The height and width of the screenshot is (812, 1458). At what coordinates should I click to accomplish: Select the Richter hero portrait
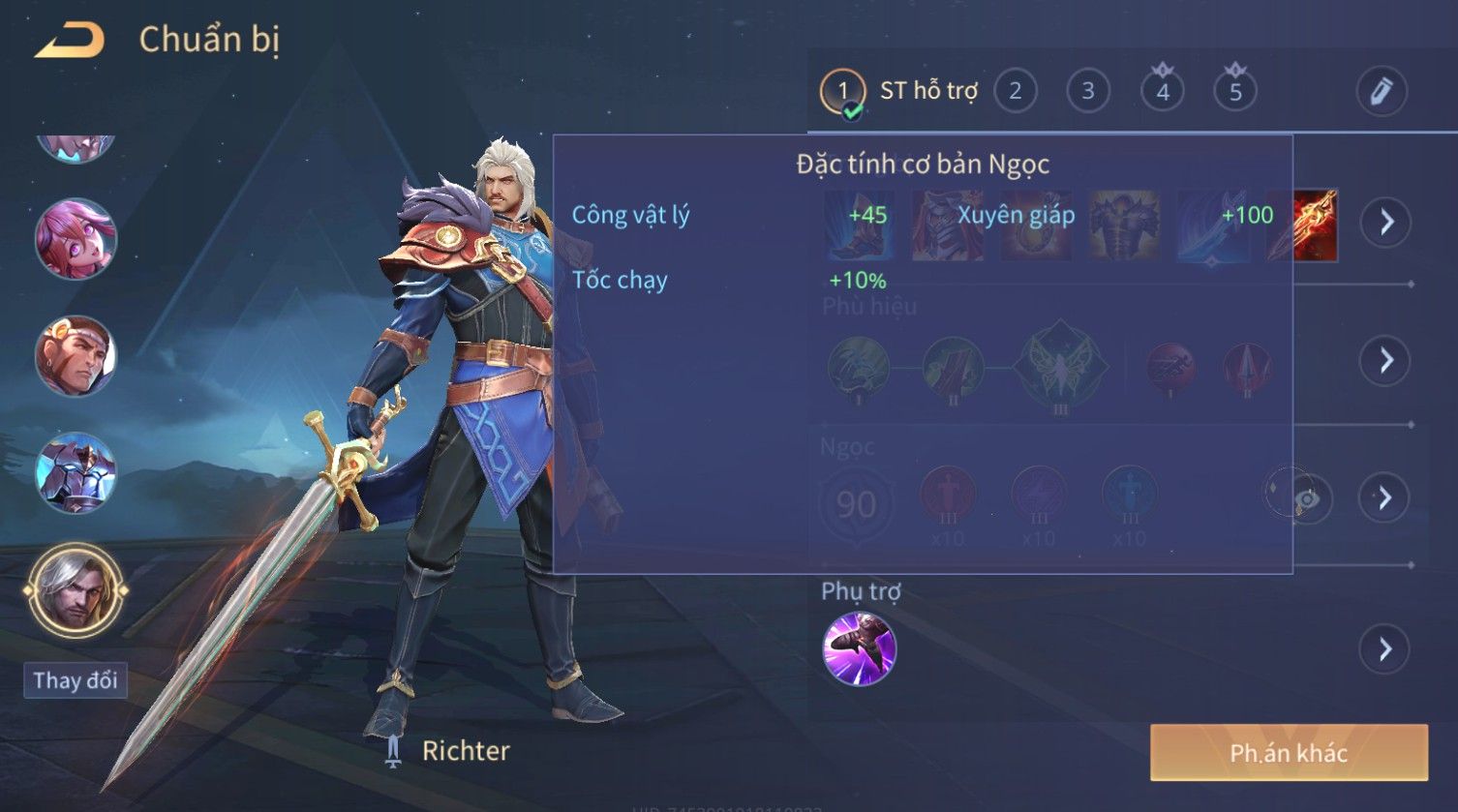point(76,590)
